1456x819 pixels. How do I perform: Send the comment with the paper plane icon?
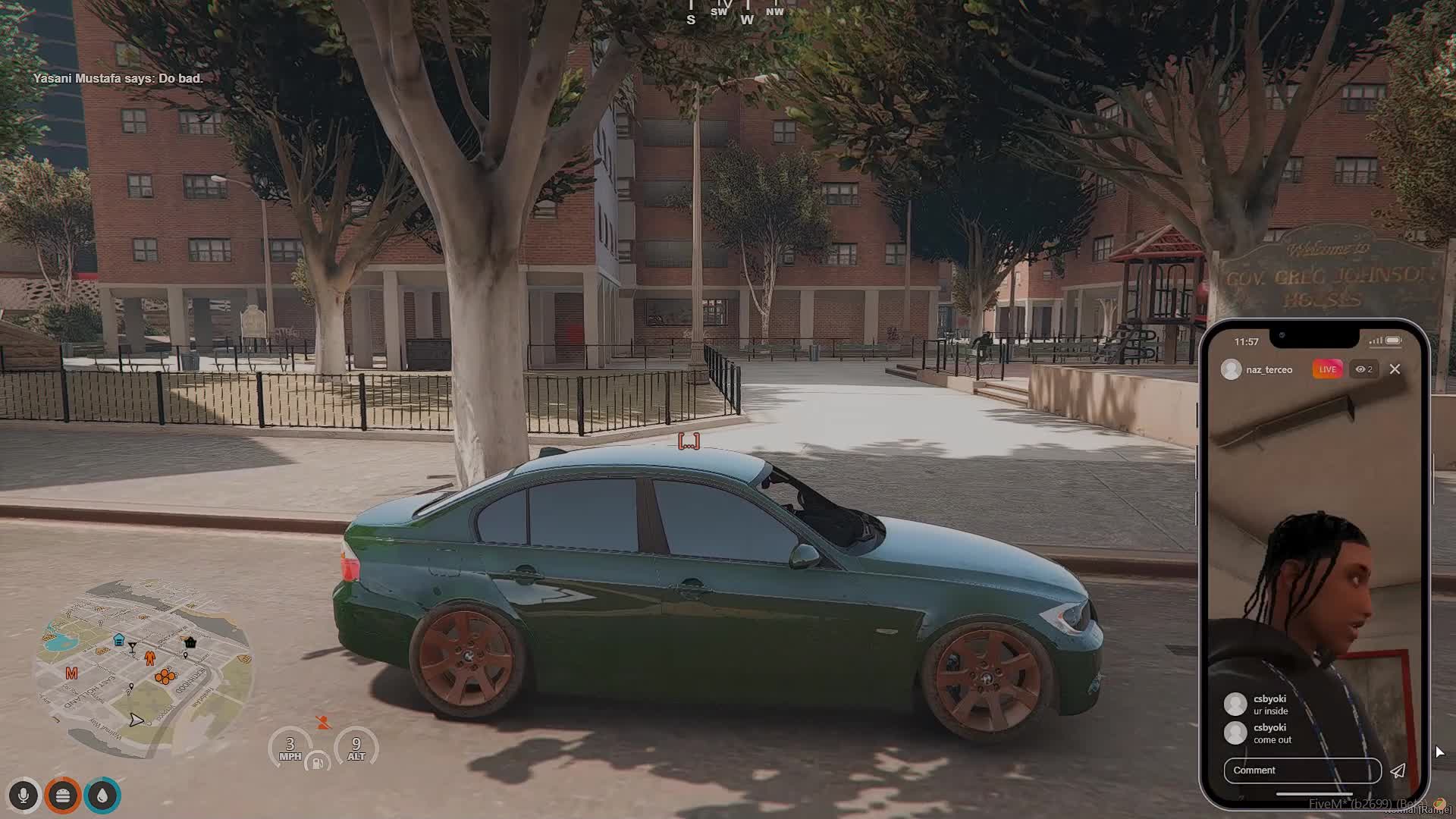pyautogui.click(x=1398, y=771)
